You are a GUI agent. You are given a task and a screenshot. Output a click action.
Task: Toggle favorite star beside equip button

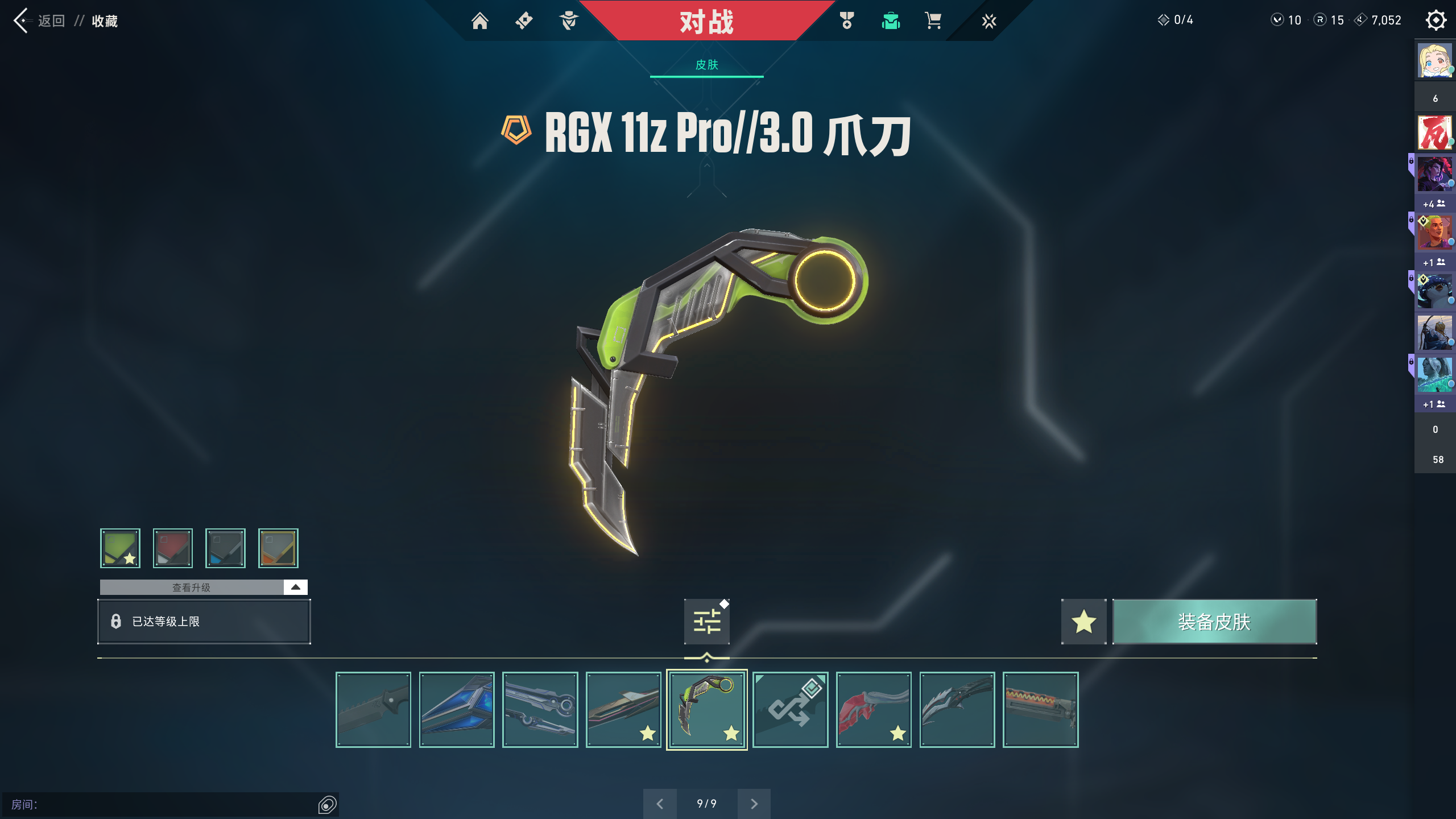[1083, 622]
